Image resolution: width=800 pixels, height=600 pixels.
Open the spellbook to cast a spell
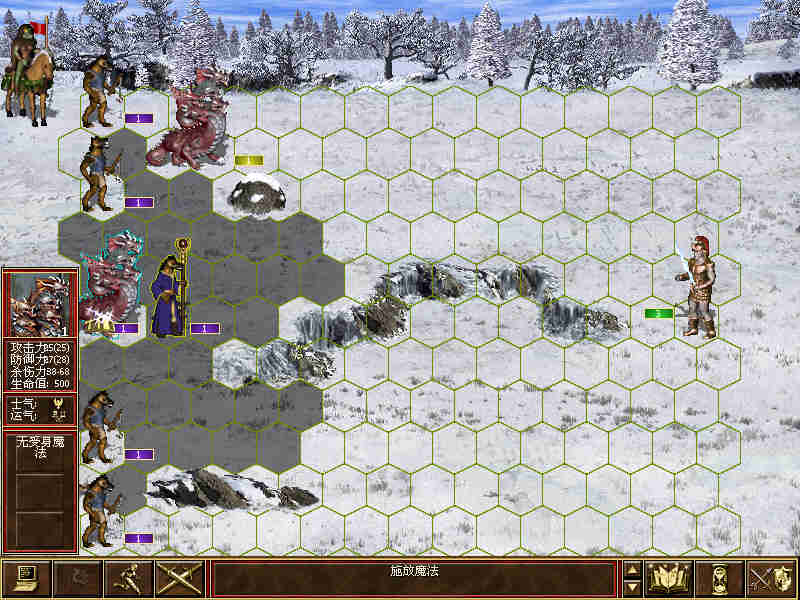click(669, 578)
